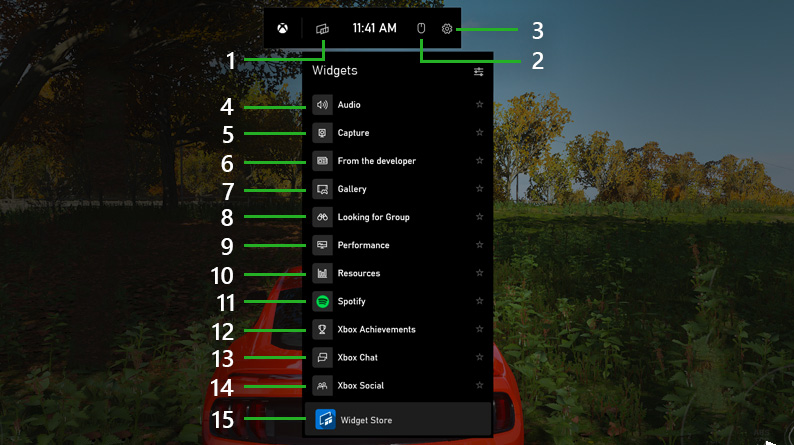Toggle the Widgets menu icon

point(322,29)
